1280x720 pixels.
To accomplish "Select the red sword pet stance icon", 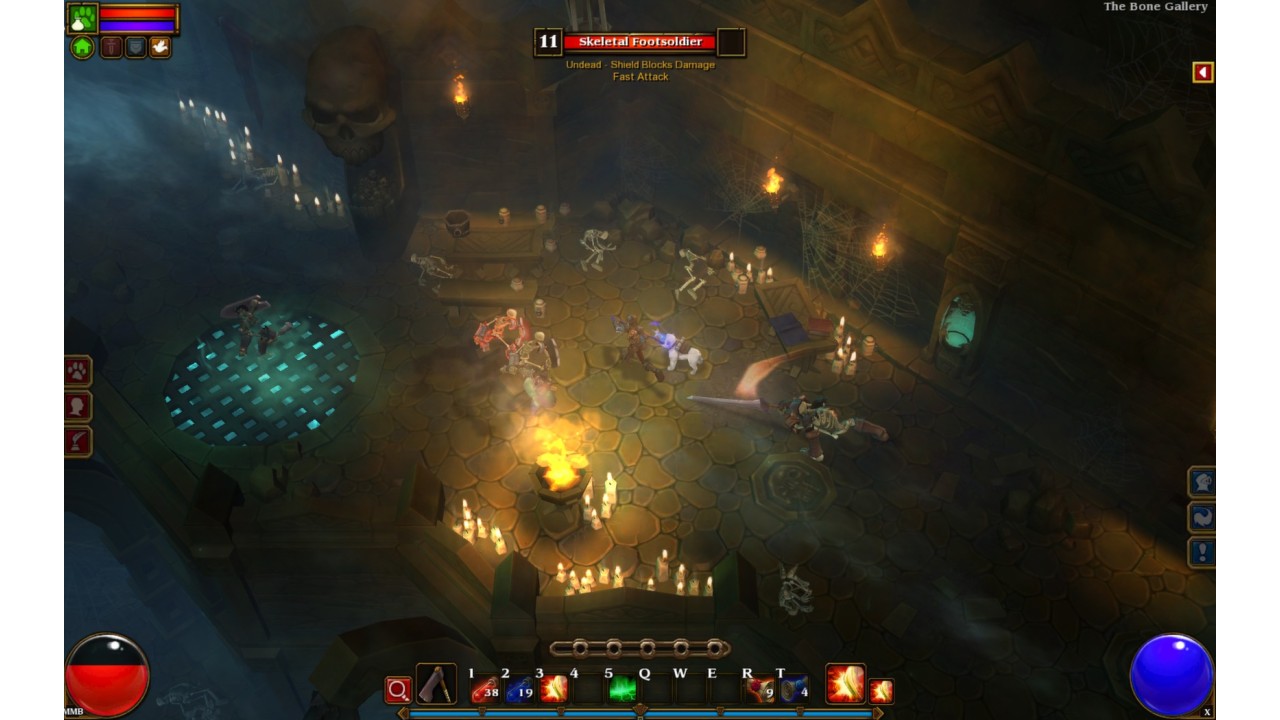I will 111,47.
